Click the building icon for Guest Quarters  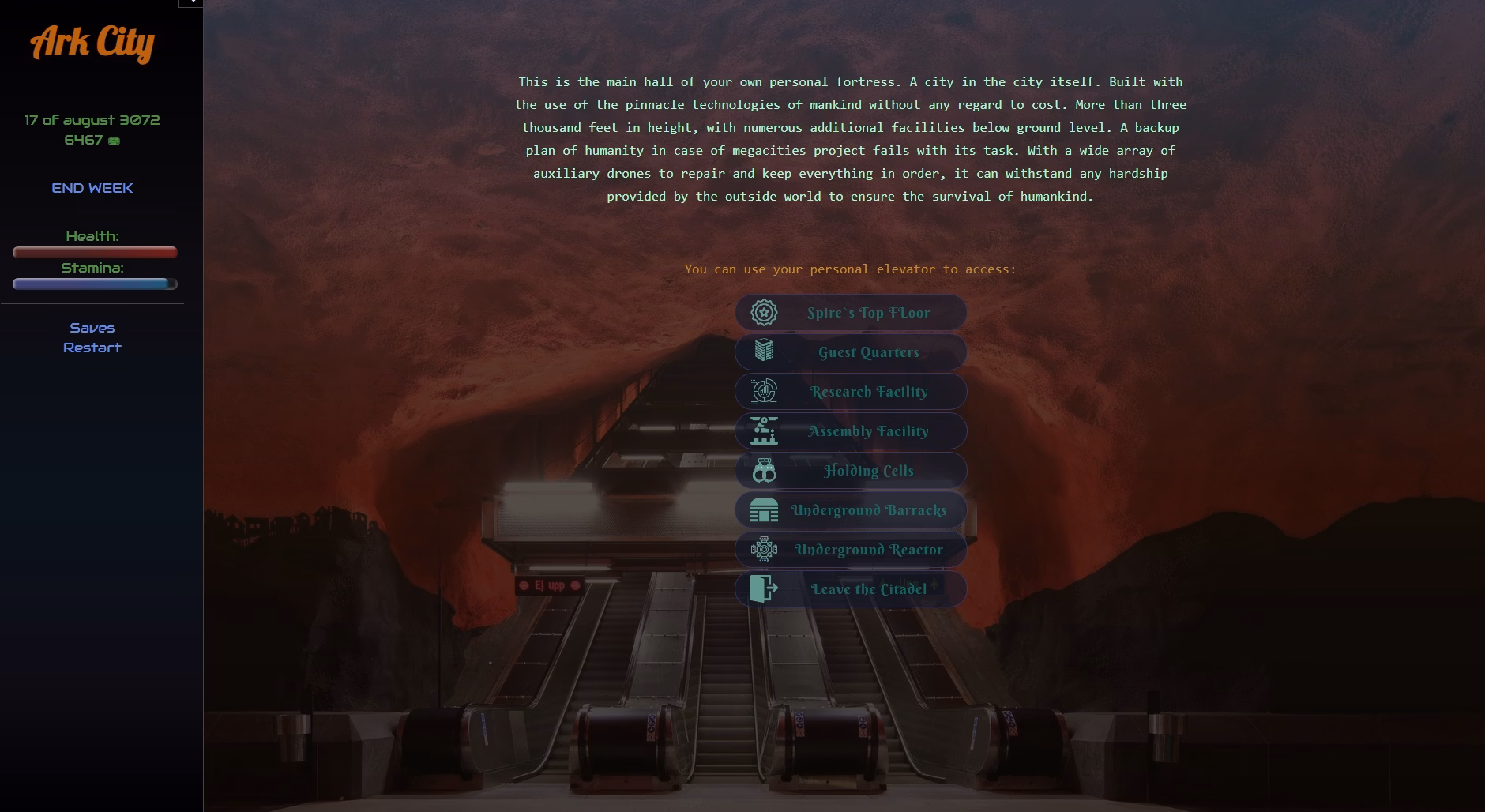tap(763, 351)
